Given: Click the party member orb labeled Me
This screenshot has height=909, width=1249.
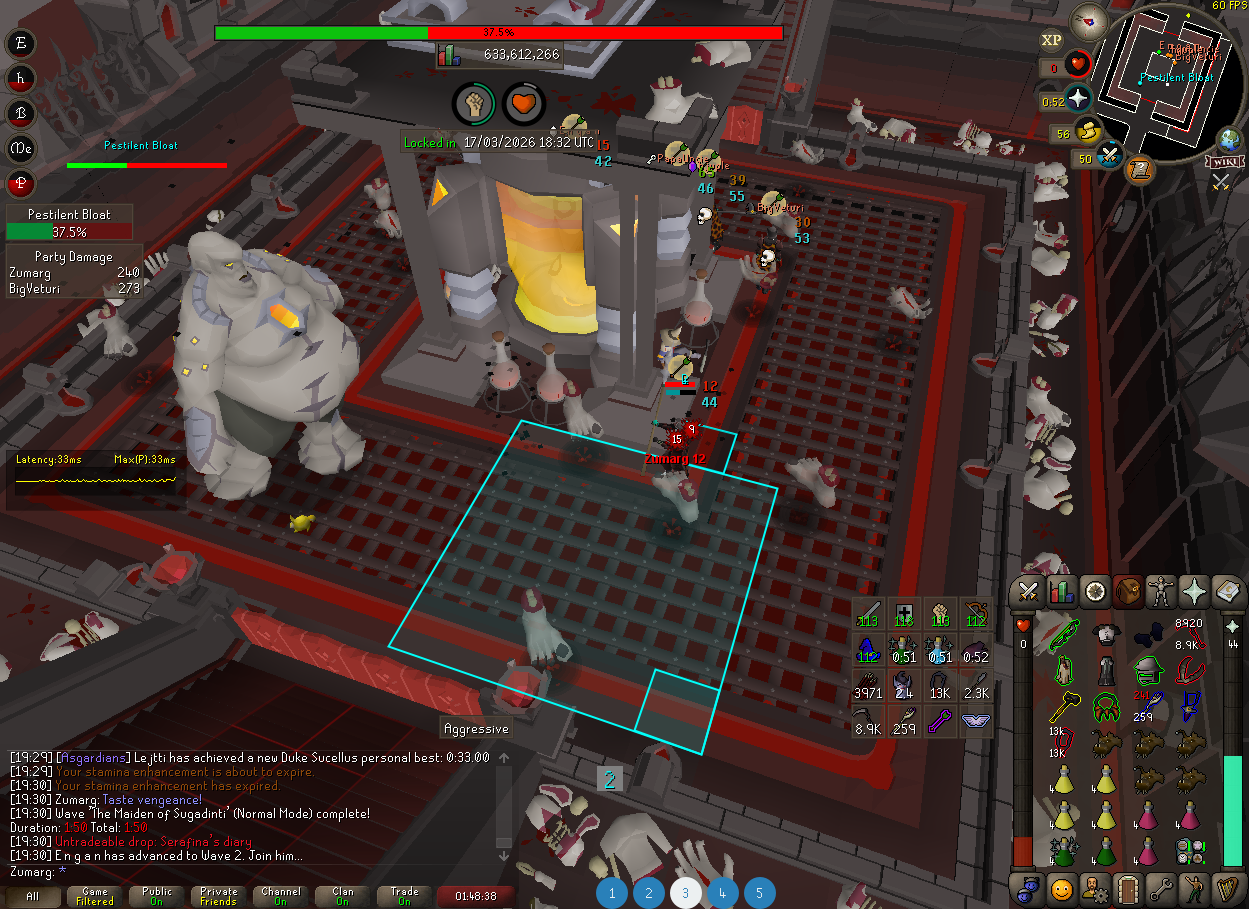Looking at the screenshot, I should [21, 149].
